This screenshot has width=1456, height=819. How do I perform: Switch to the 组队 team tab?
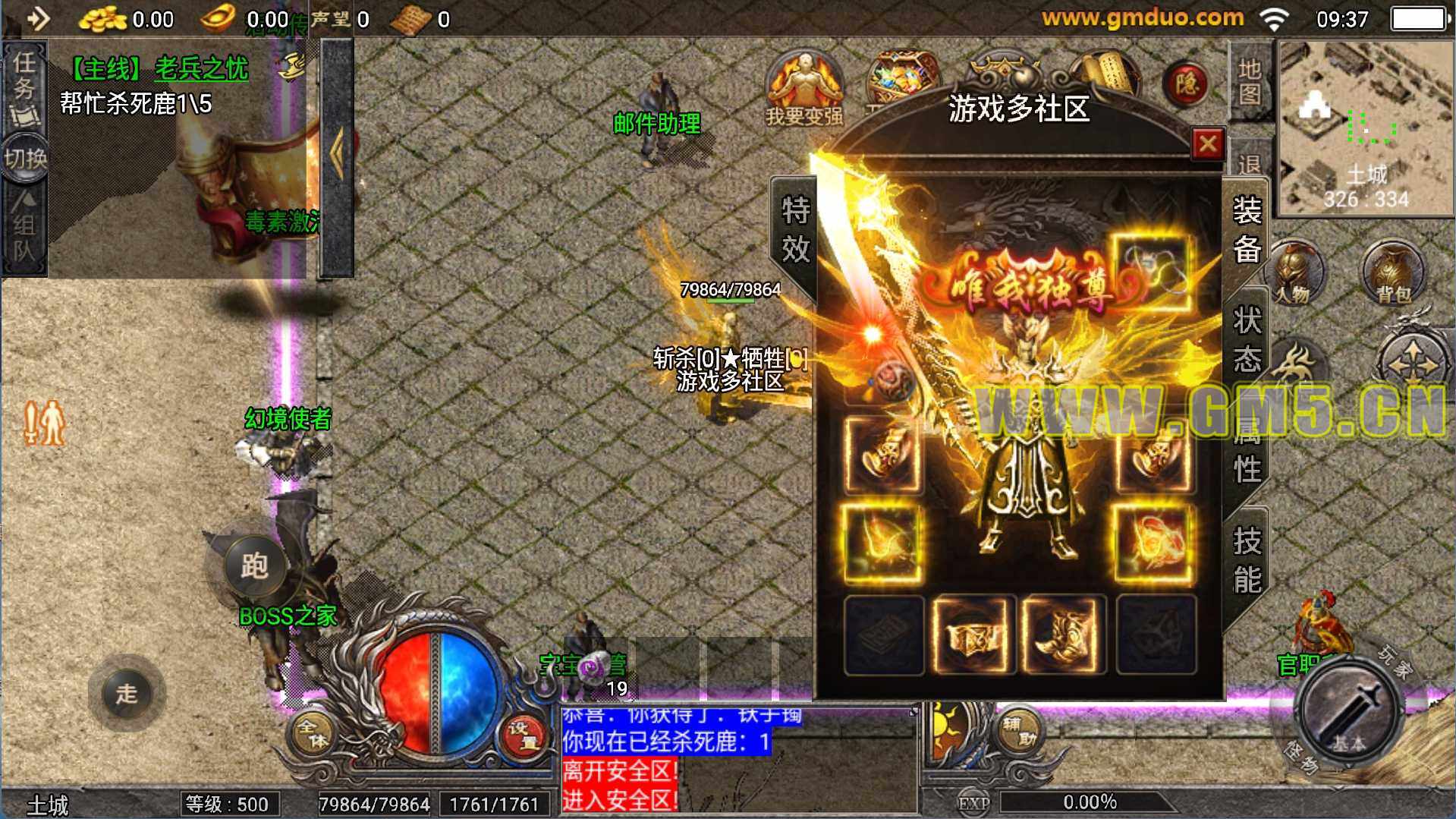pos(24,226)
